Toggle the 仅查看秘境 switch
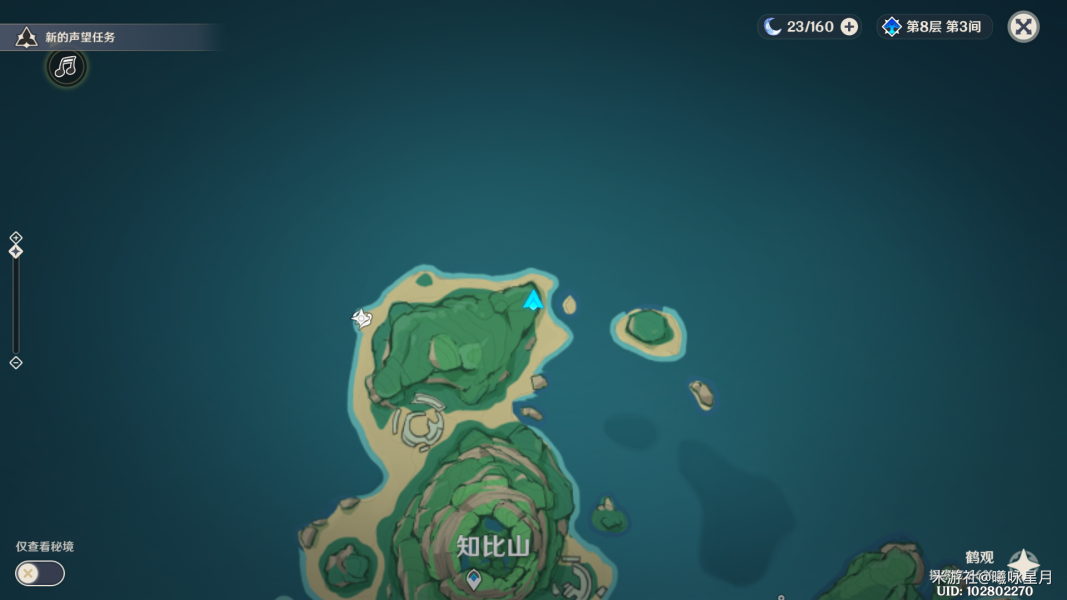Image resolution: width=1067 pixels, height=600 pixels. [40, 573]
